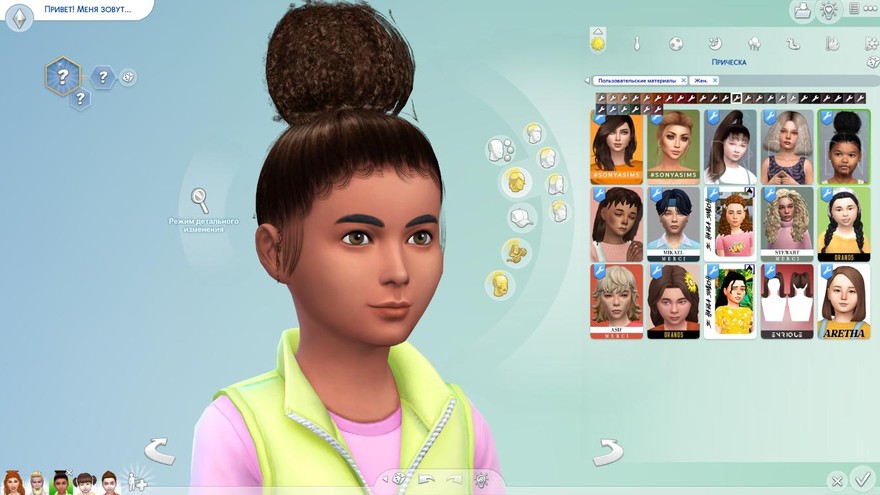The width and height of the screenshot is (880, 495).
Task: Switch to the formal outfit tie category
Action: 636,44
